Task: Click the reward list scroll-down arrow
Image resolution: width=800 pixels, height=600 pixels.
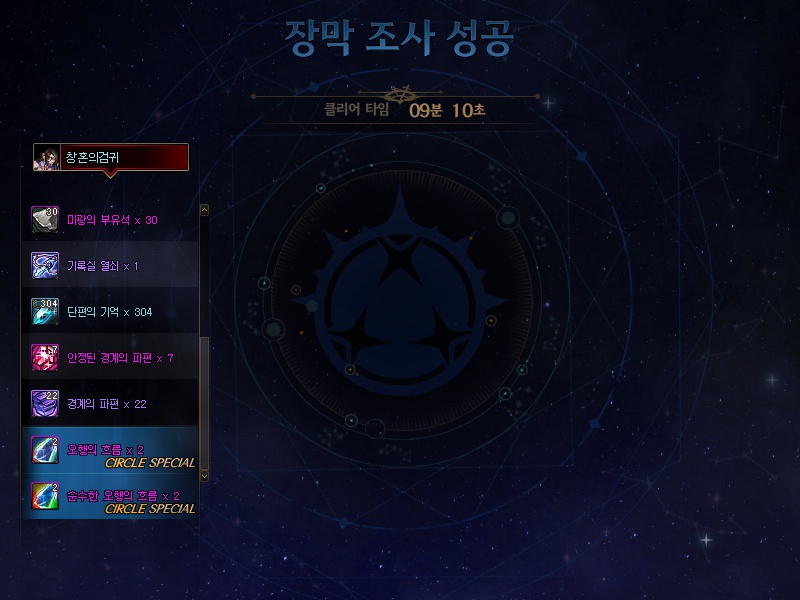Action: pyautogui.click(x=205, y=476)
